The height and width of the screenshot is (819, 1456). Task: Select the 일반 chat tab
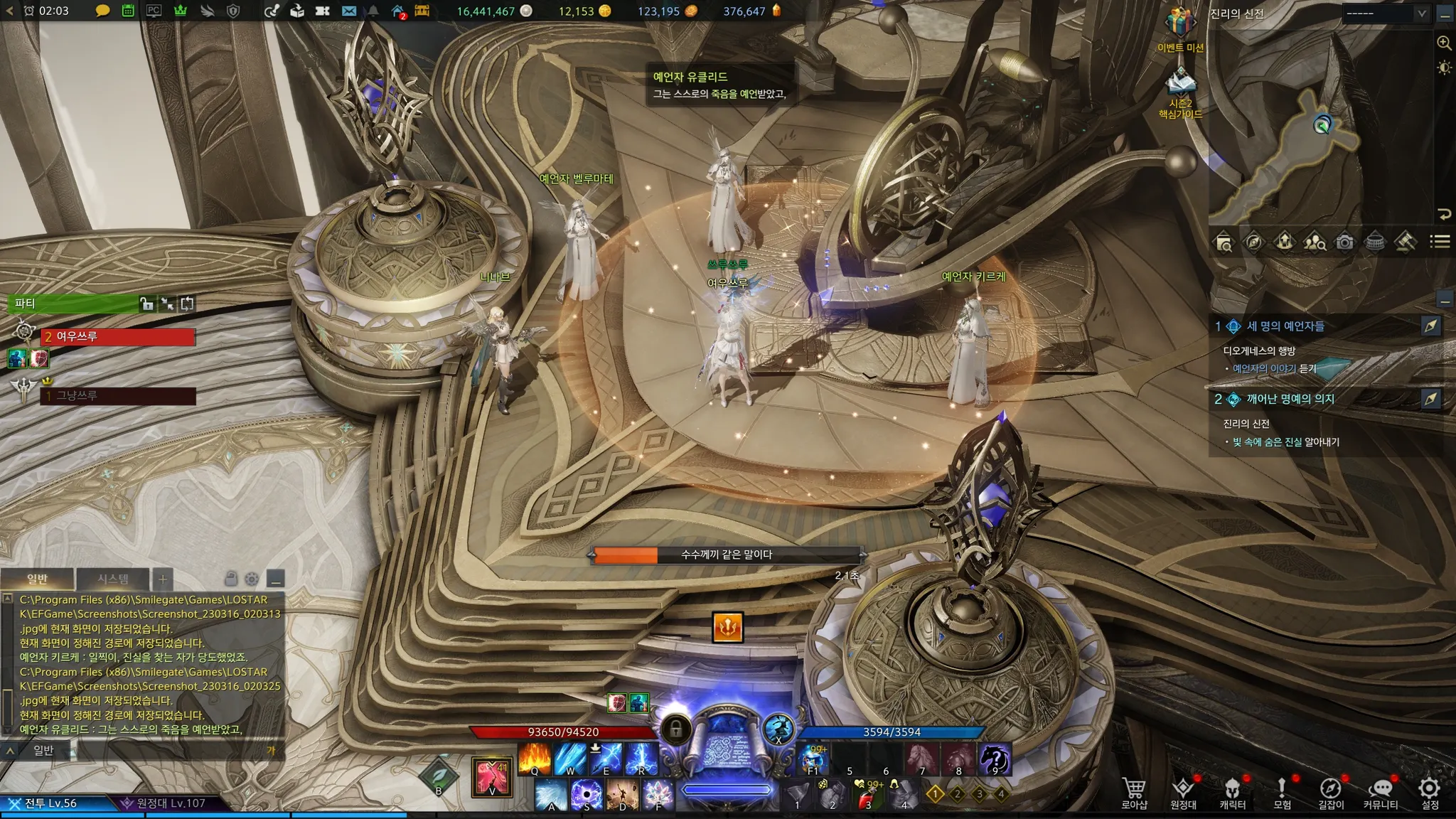pos(37,579)
